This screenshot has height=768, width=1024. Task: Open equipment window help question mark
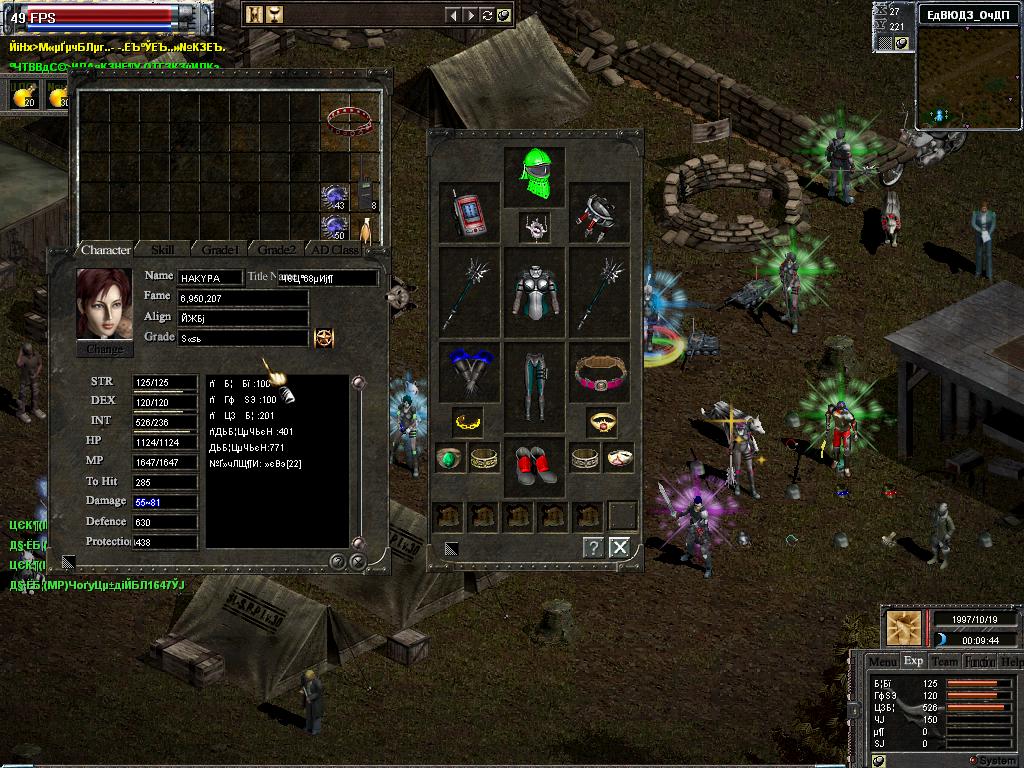coord(593,547)
